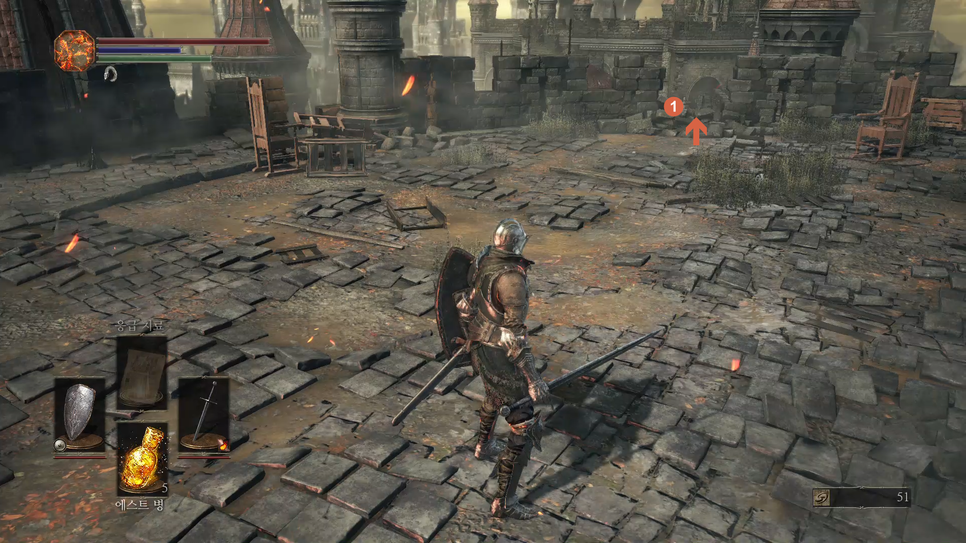The image size is (966, 543).
Task: Click the red numbered 1 marker
Action: [674, 105]
